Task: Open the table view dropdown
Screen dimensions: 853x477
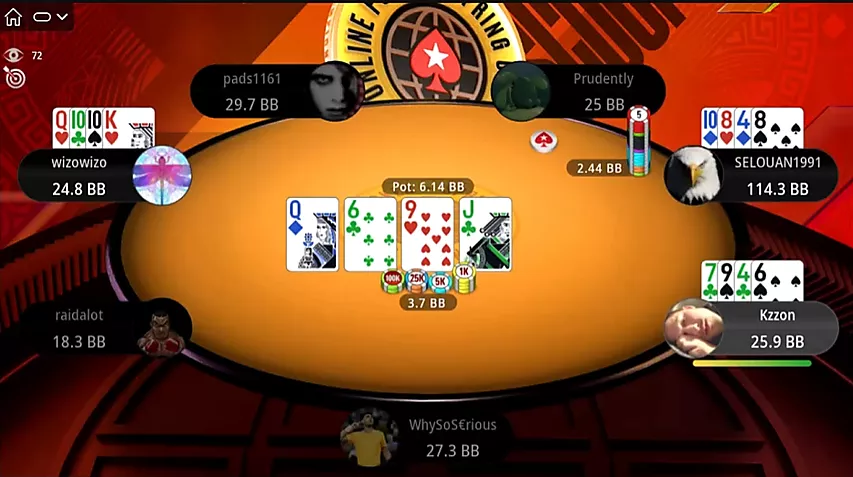Action: pyautogui.click(x=50, y=17)
